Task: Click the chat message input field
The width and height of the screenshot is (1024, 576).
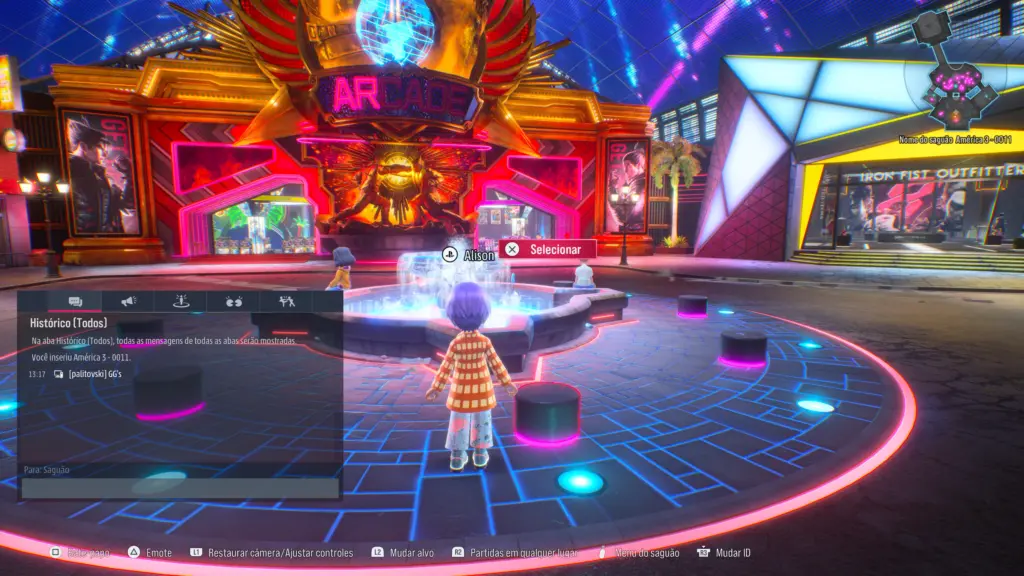Action: tap(180, 488)
